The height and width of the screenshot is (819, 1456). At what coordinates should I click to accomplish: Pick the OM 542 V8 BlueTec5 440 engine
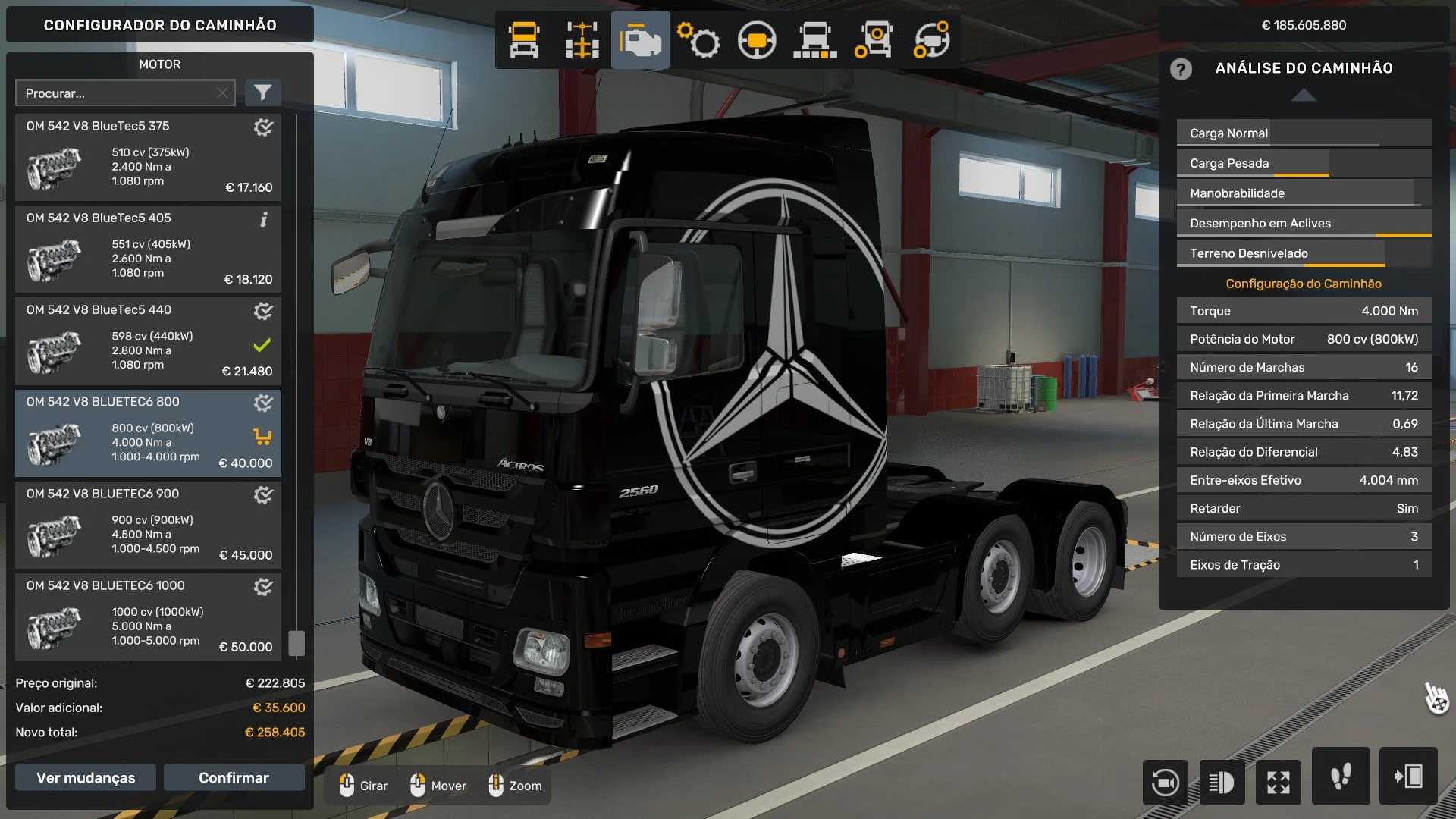pos(148,341)
